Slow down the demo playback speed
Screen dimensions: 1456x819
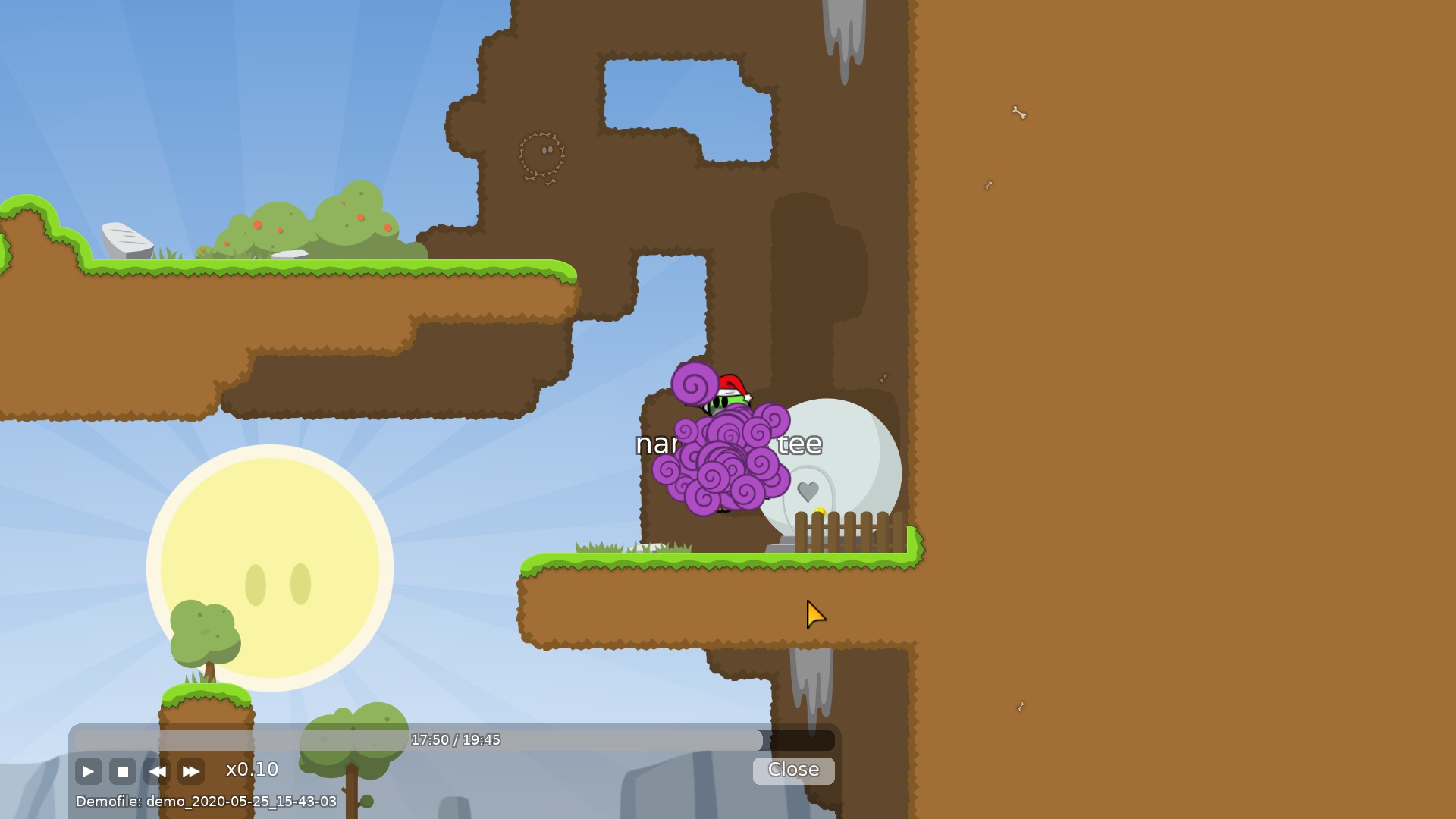click(x=157, y=772)
